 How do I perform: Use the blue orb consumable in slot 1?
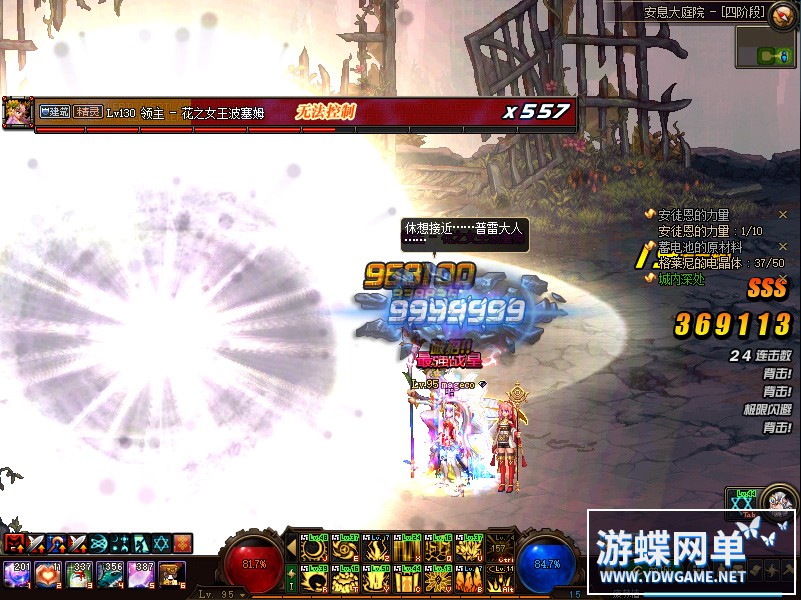[x=16, y=574]
